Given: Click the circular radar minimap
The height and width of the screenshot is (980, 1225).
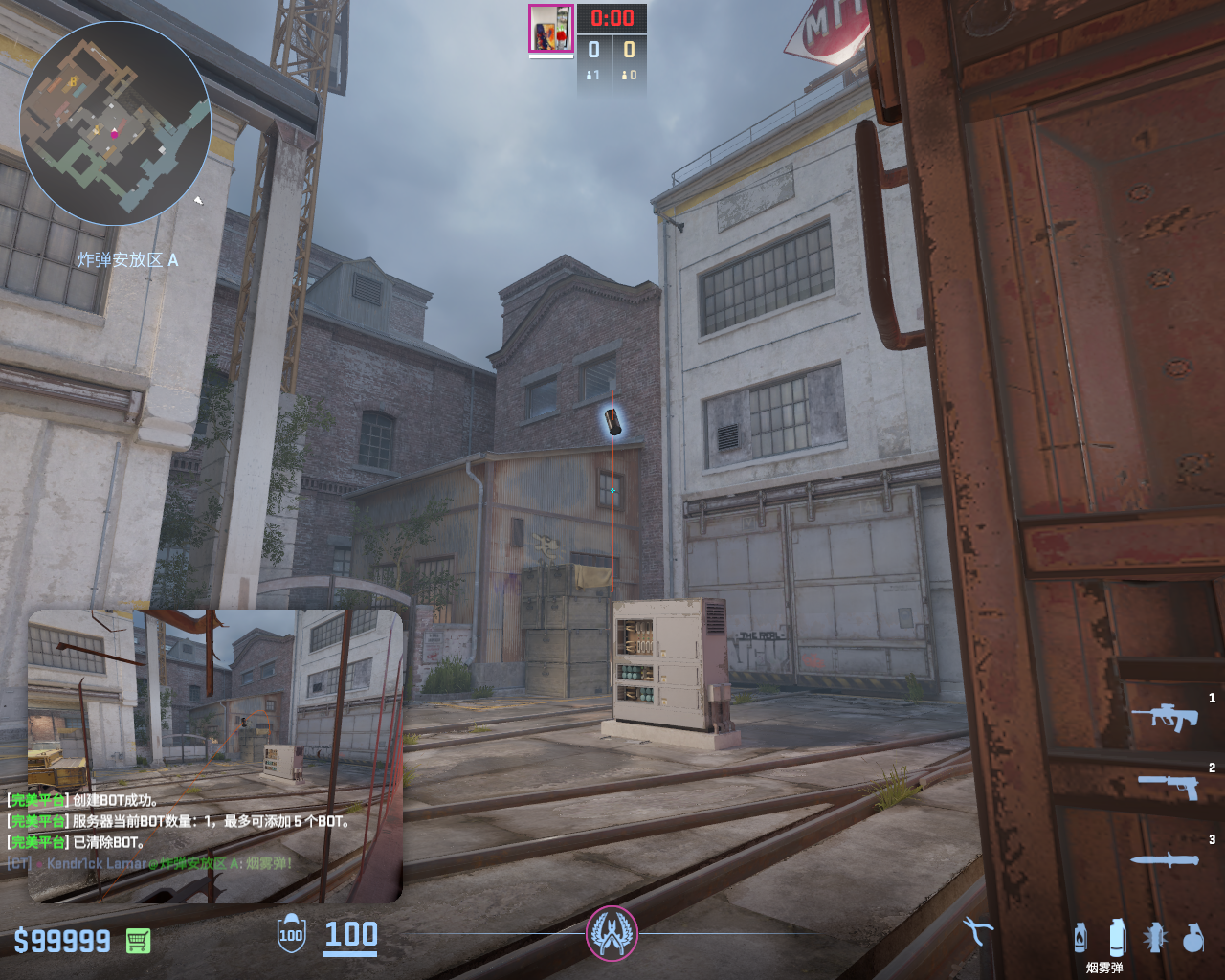Looking at the screenshot, I should point(115,123).
